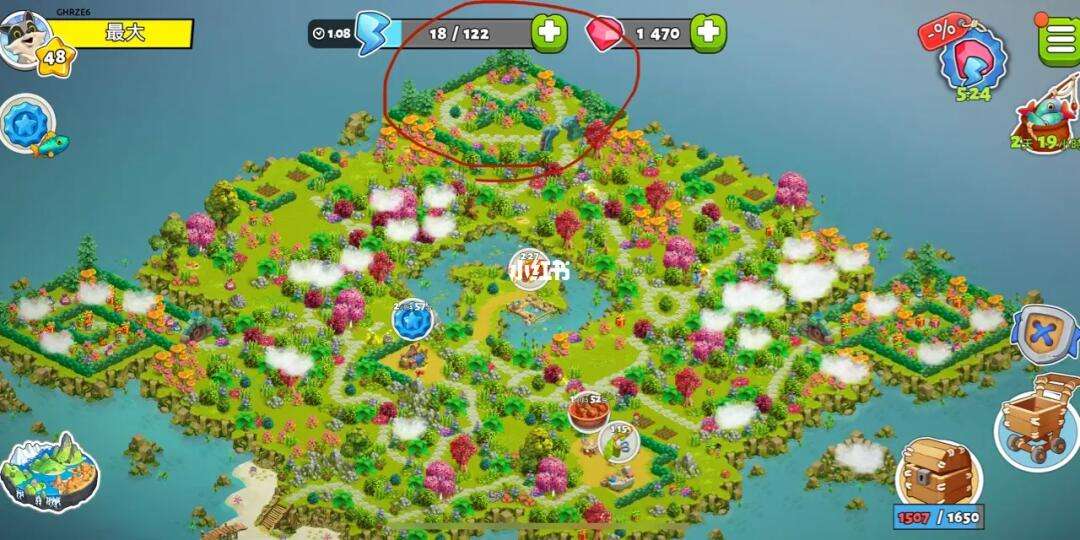
Task: Open the island world map
Action: click(x=49, y=472)
